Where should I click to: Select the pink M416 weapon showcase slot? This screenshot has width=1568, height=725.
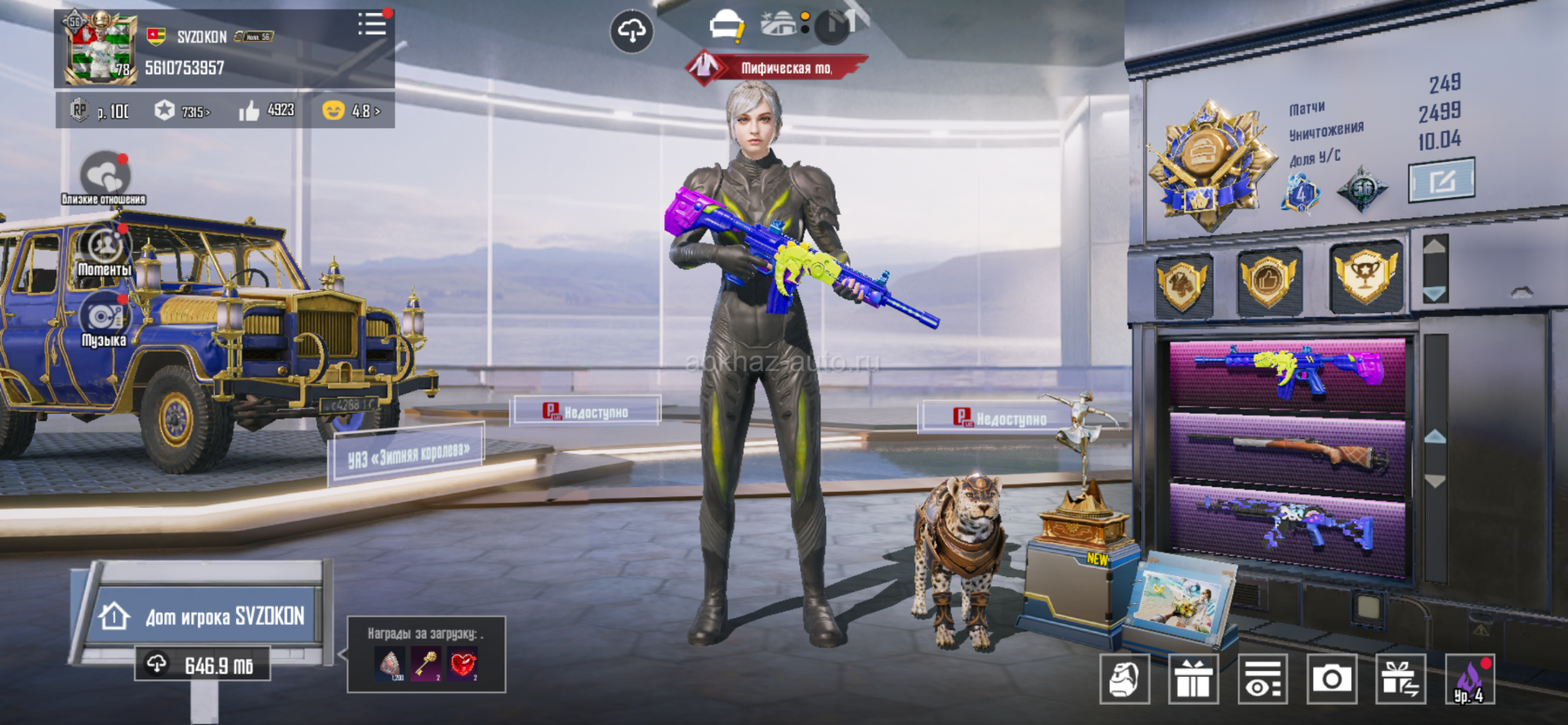tap(1288, 374)
